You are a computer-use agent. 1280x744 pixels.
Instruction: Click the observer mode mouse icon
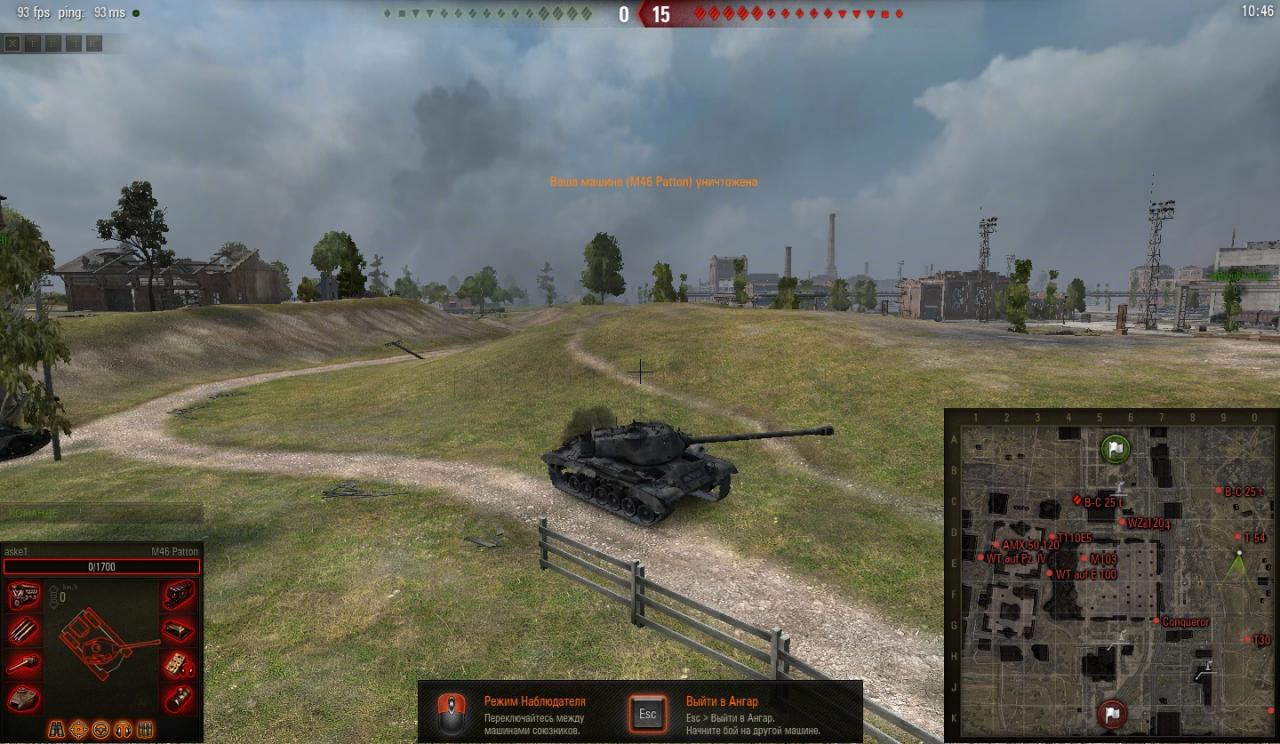pos(451,713)
